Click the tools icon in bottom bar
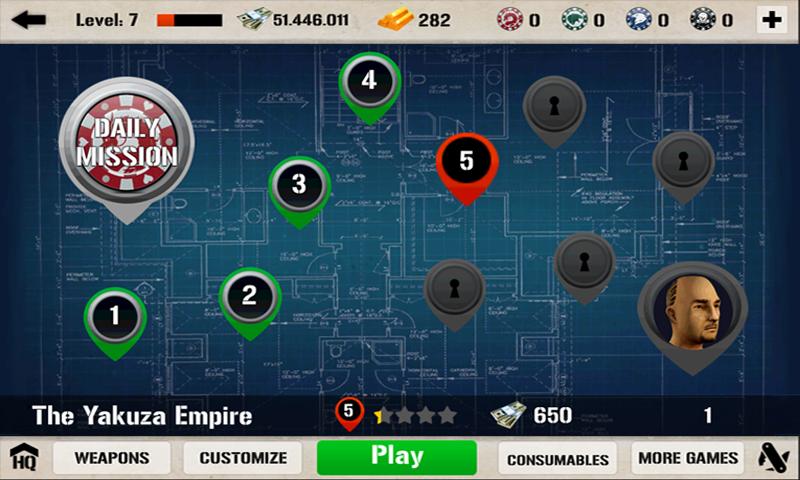 [x=773, y=458]
